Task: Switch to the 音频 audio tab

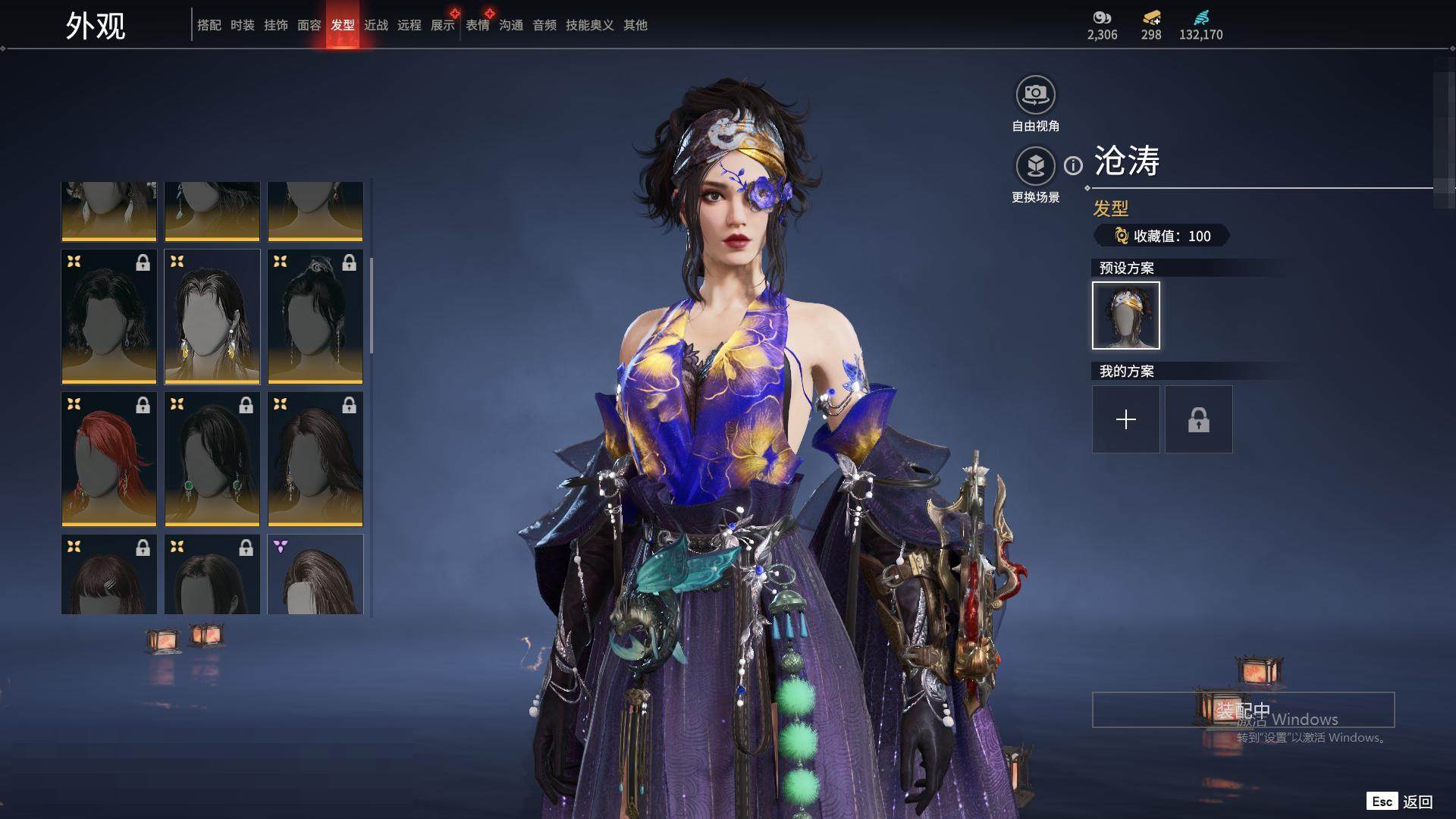Action: (x=544, y=25)
